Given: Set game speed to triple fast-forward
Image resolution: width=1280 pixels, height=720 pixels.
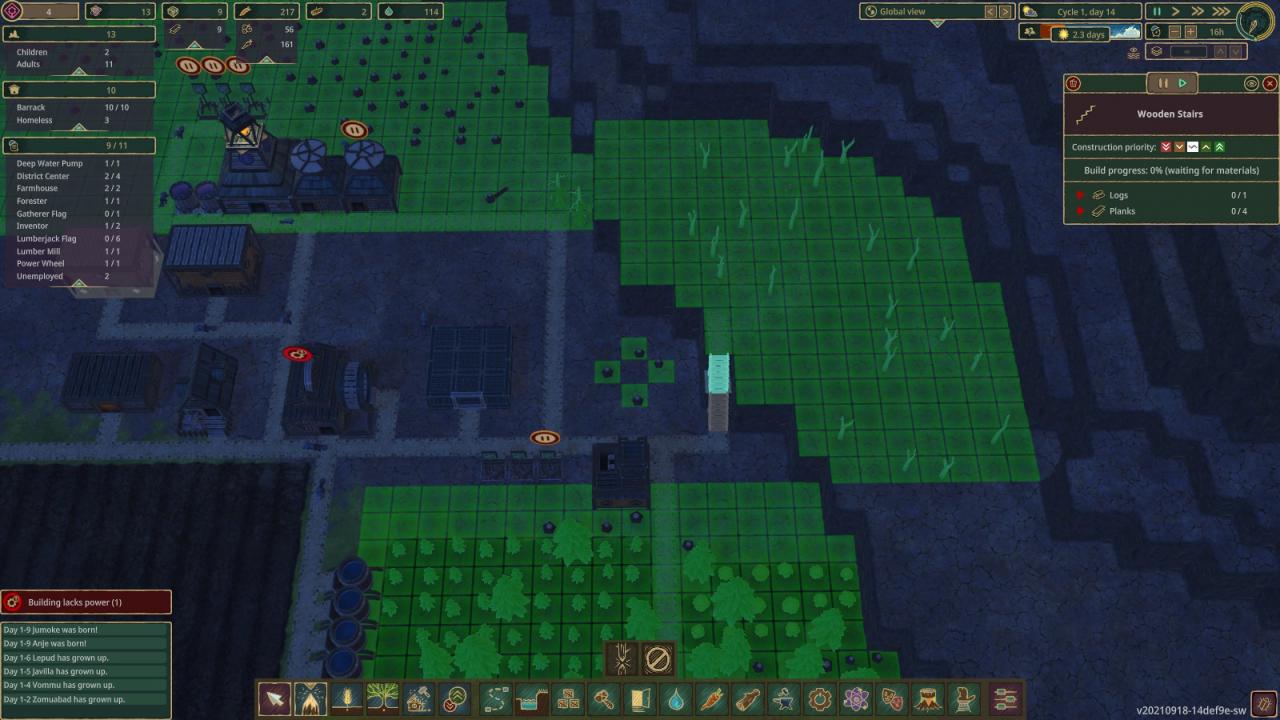Looking at the screenshot, I should pyautogui.click(x=1221, y=12).
